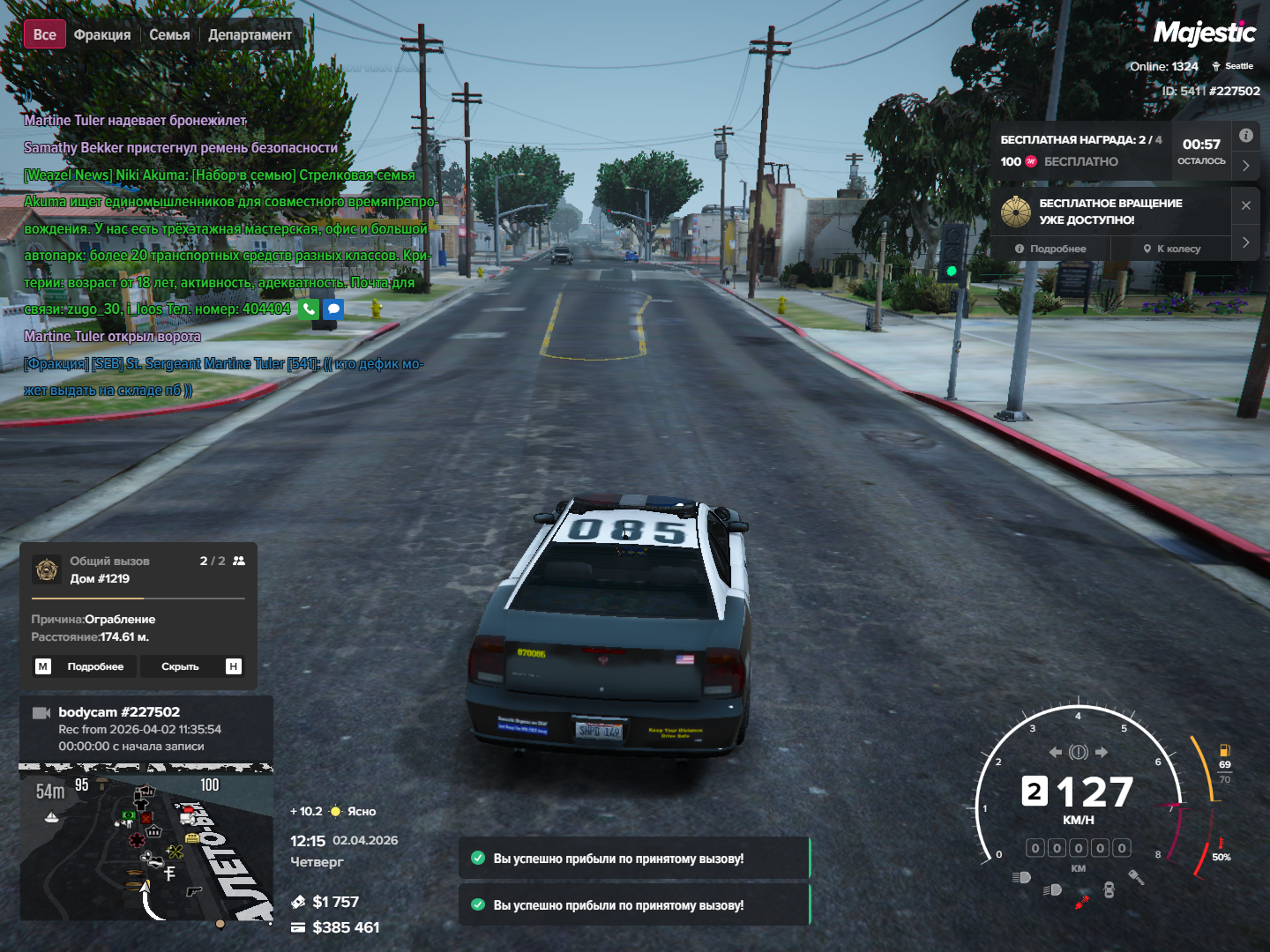Open the Фракция chat tab
The image size is (1270, 952).
coord(102,34)
